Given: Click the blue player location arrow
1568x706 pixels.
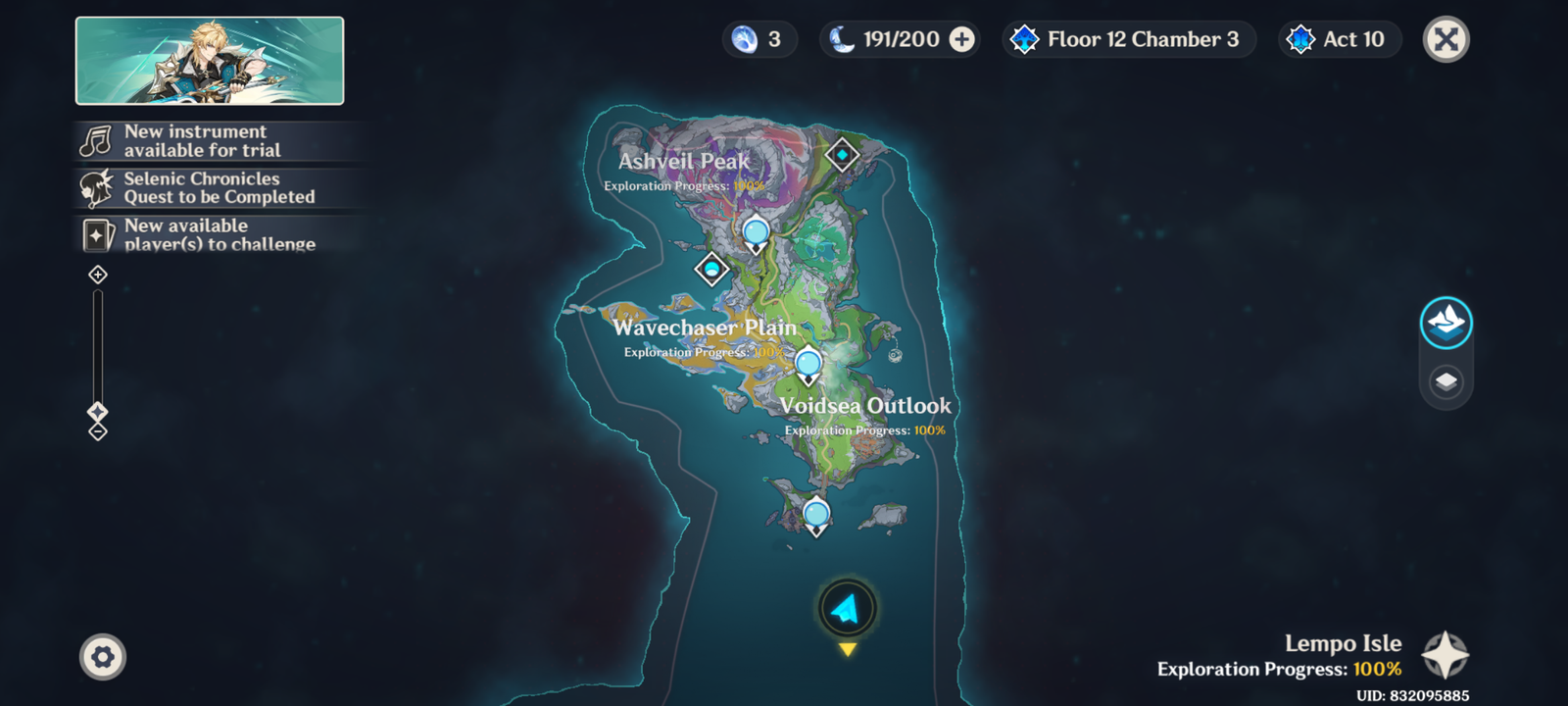Looking at the screenshot, I should [847, 609].
